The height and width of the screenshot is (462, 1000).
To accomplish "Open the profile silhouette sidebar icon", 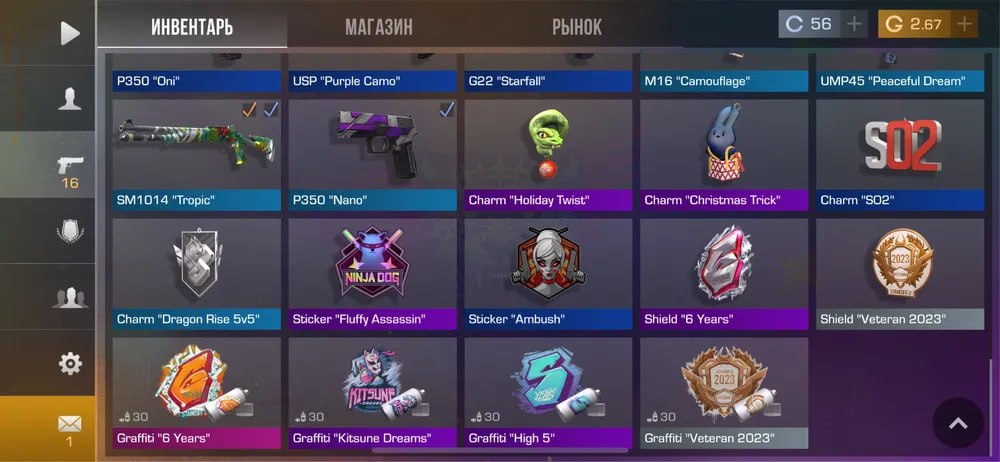I will (x=69, y=98).
